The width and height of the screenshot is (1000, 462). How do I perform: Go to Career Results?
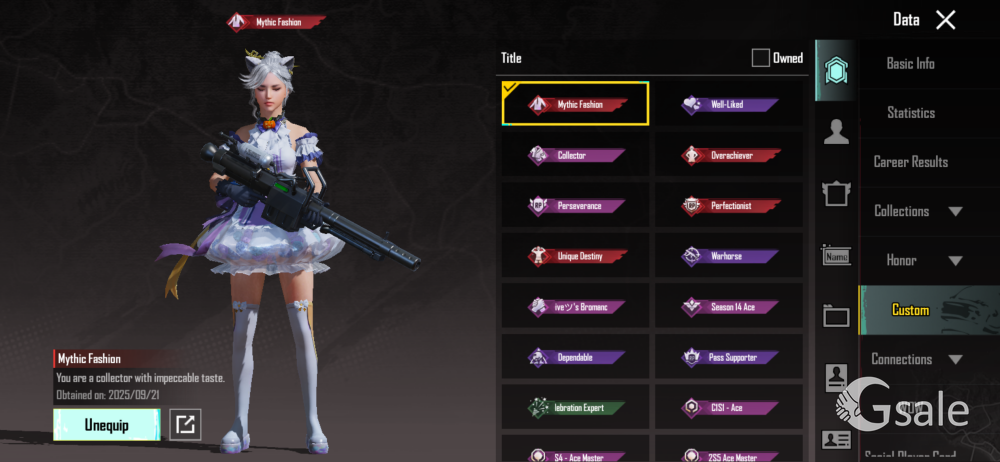(910, 162)
